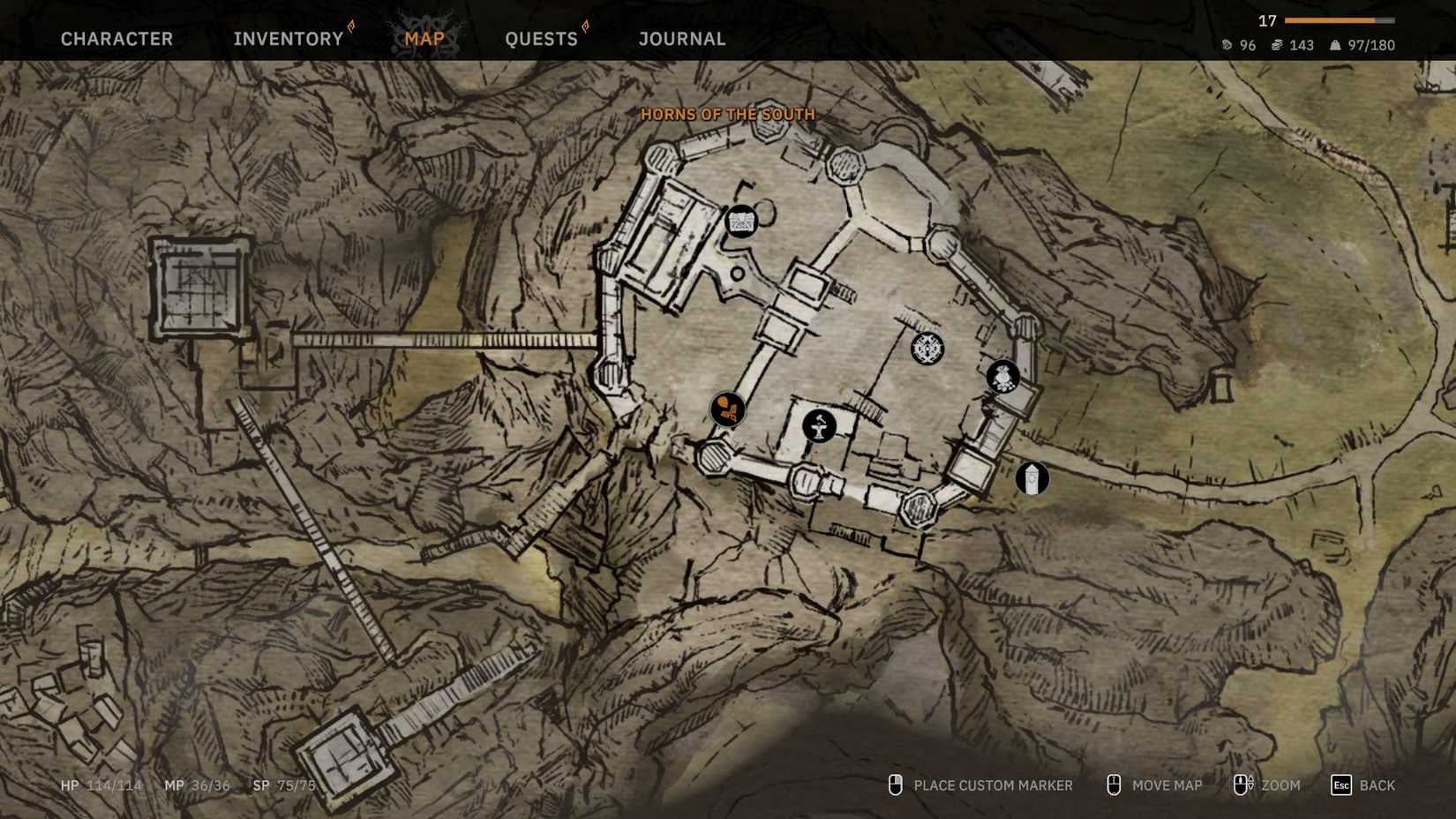Open the Character screen
The image size is (1456, 819).
coord(116,39)
